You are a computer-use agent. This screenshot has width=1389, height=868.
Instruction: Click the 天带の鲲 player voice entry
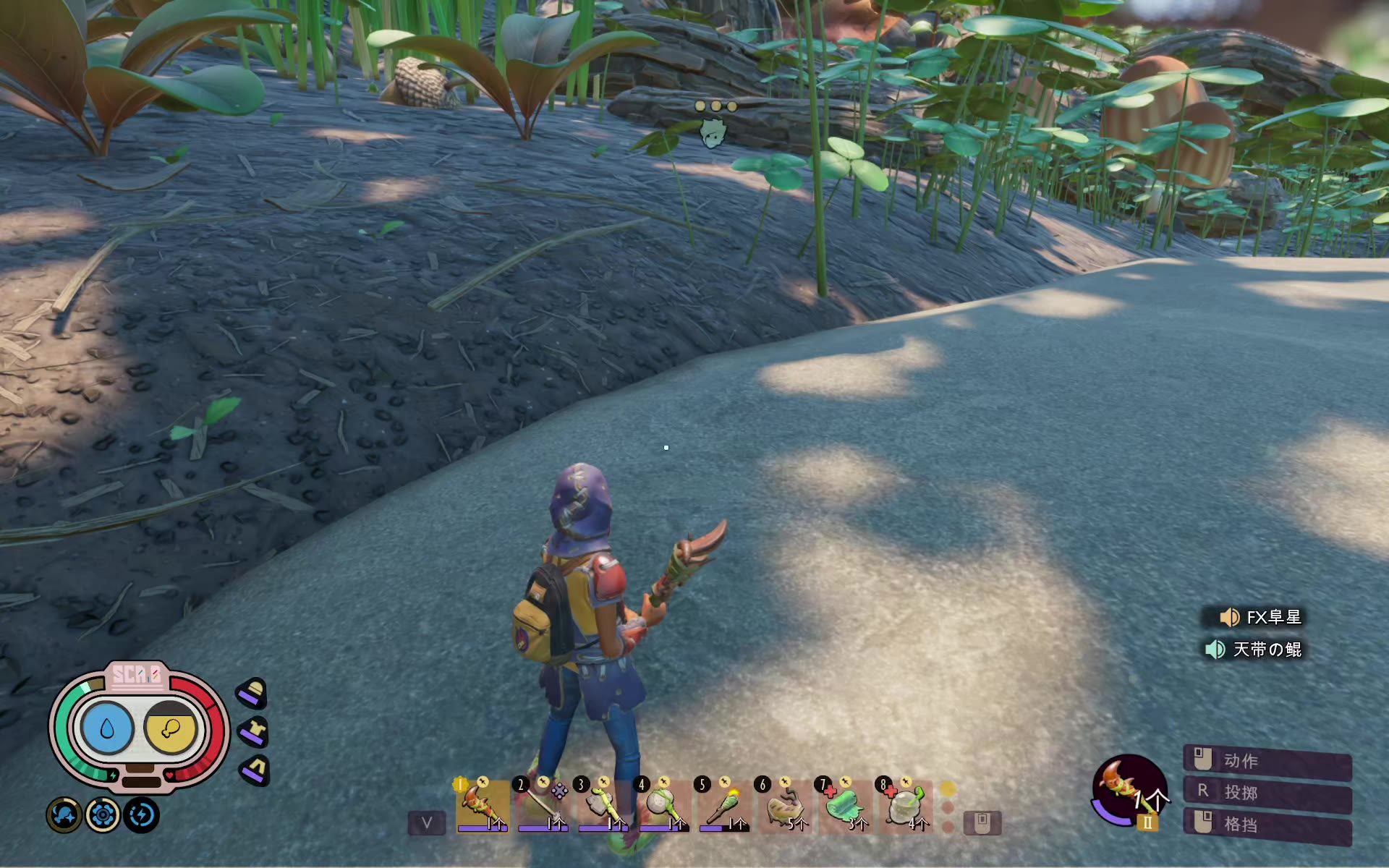[1254, 650]
